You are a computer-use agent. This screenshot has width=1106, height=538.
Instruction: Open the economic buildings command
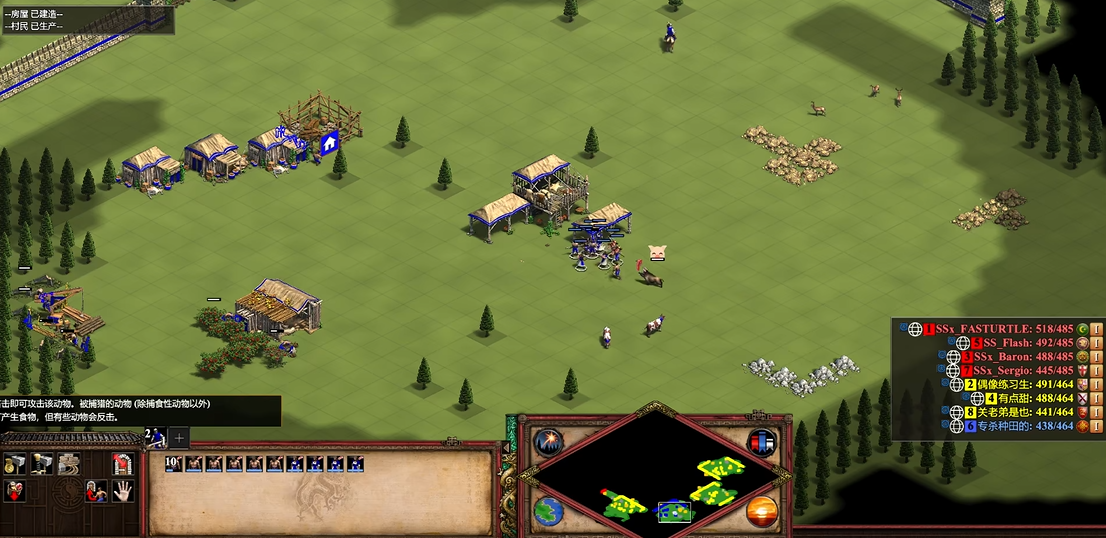tap(15, 462)
